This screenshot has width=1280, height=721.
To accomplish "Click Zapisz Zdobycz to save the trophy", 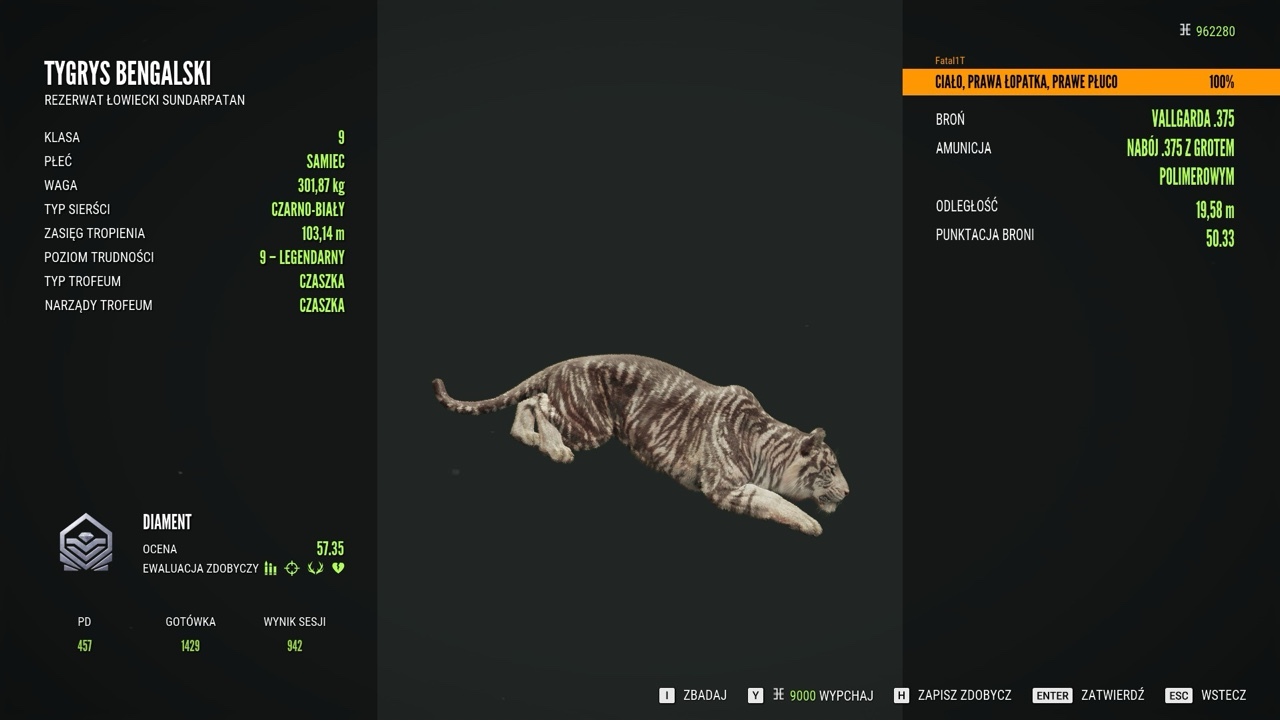I will point(953,695).
